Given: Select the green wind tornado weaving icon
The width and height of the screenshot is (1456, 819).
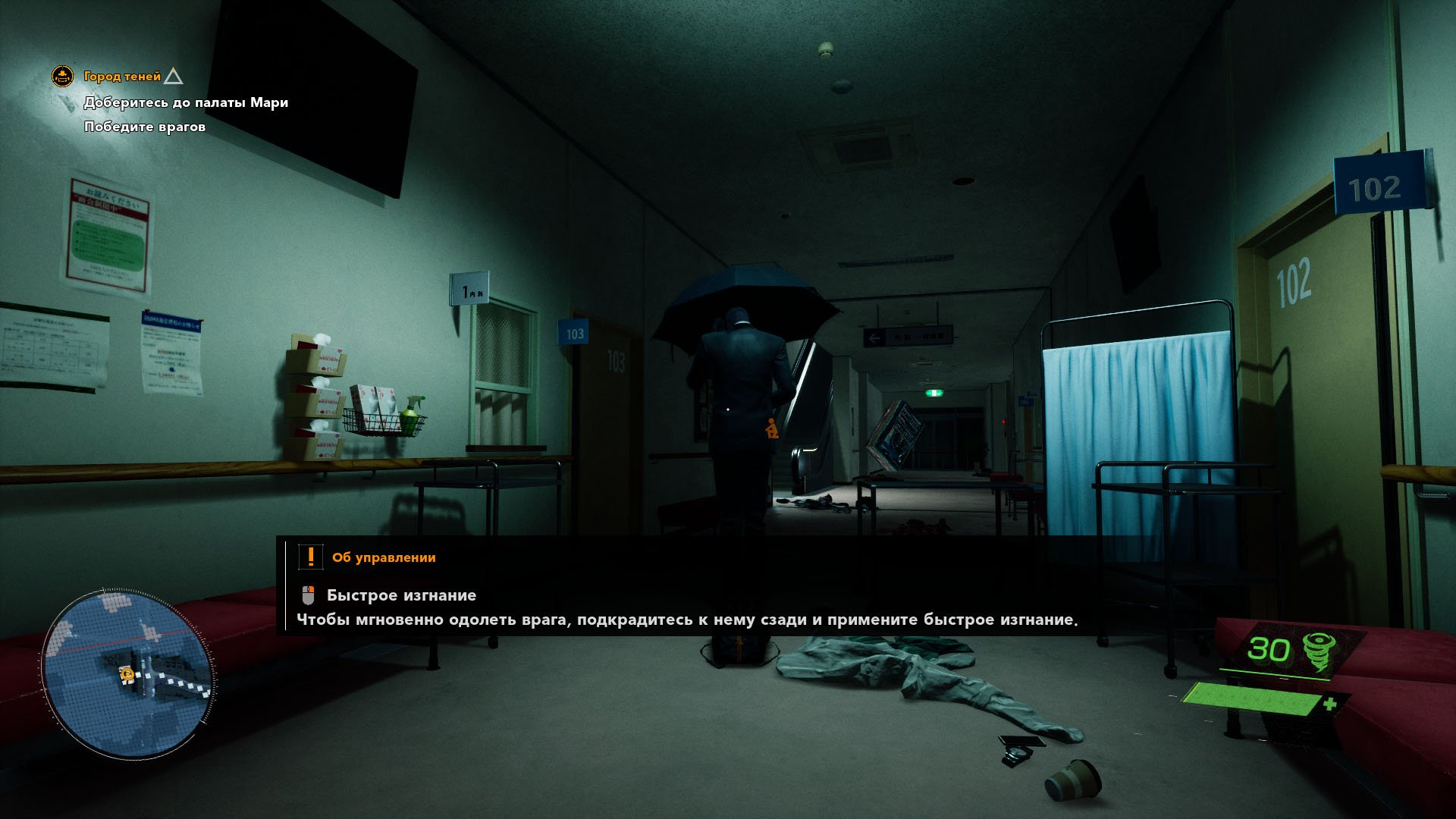Looking at the screenshot, I should (1319, 651).
